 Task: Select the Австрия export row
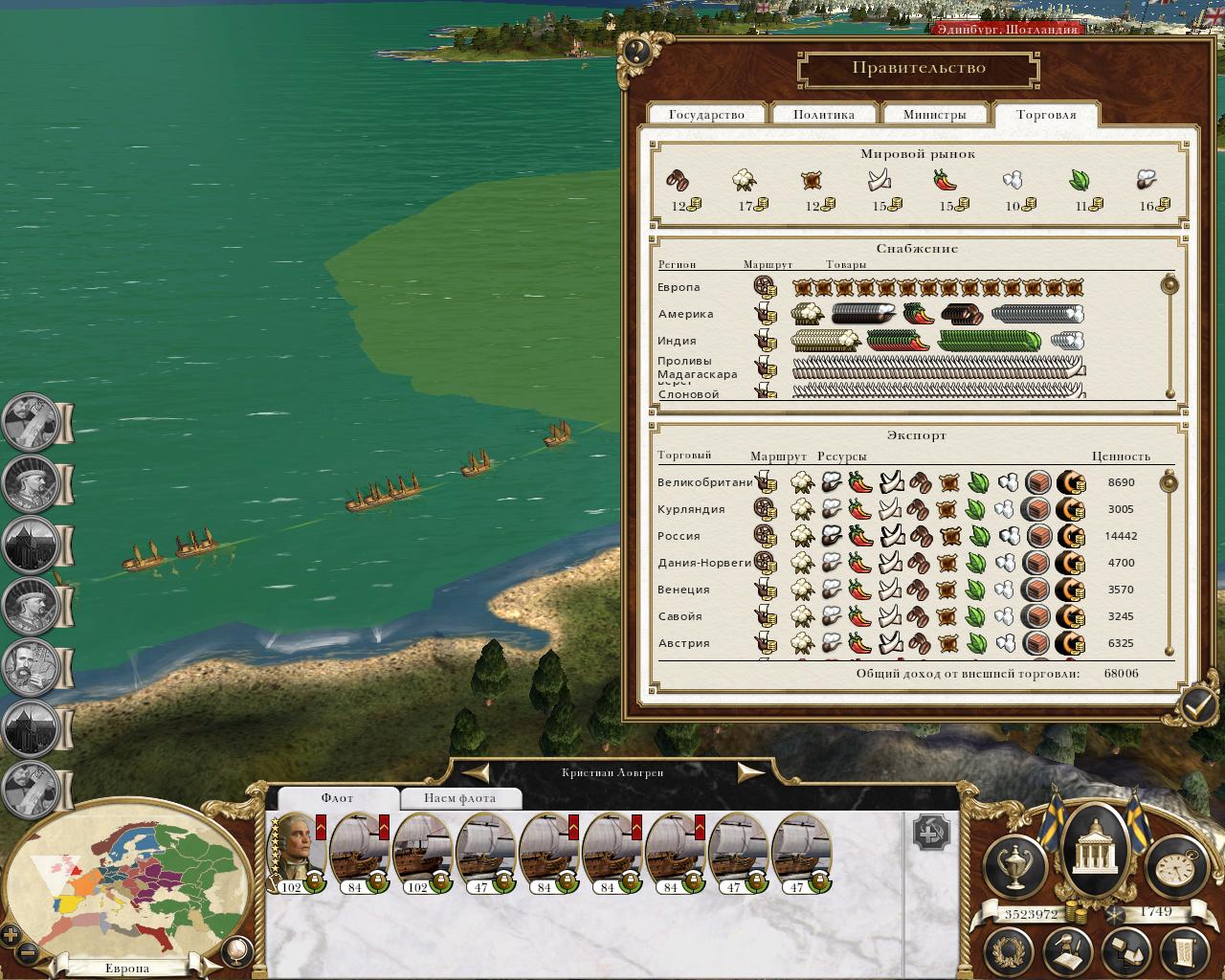(683, 643)
